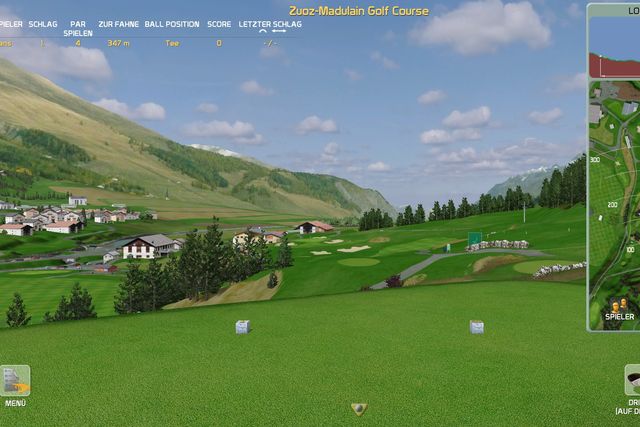This screenshot has width=640, height=427.
Task: Click the golf ball marker at the bottom
Action: 359,408
